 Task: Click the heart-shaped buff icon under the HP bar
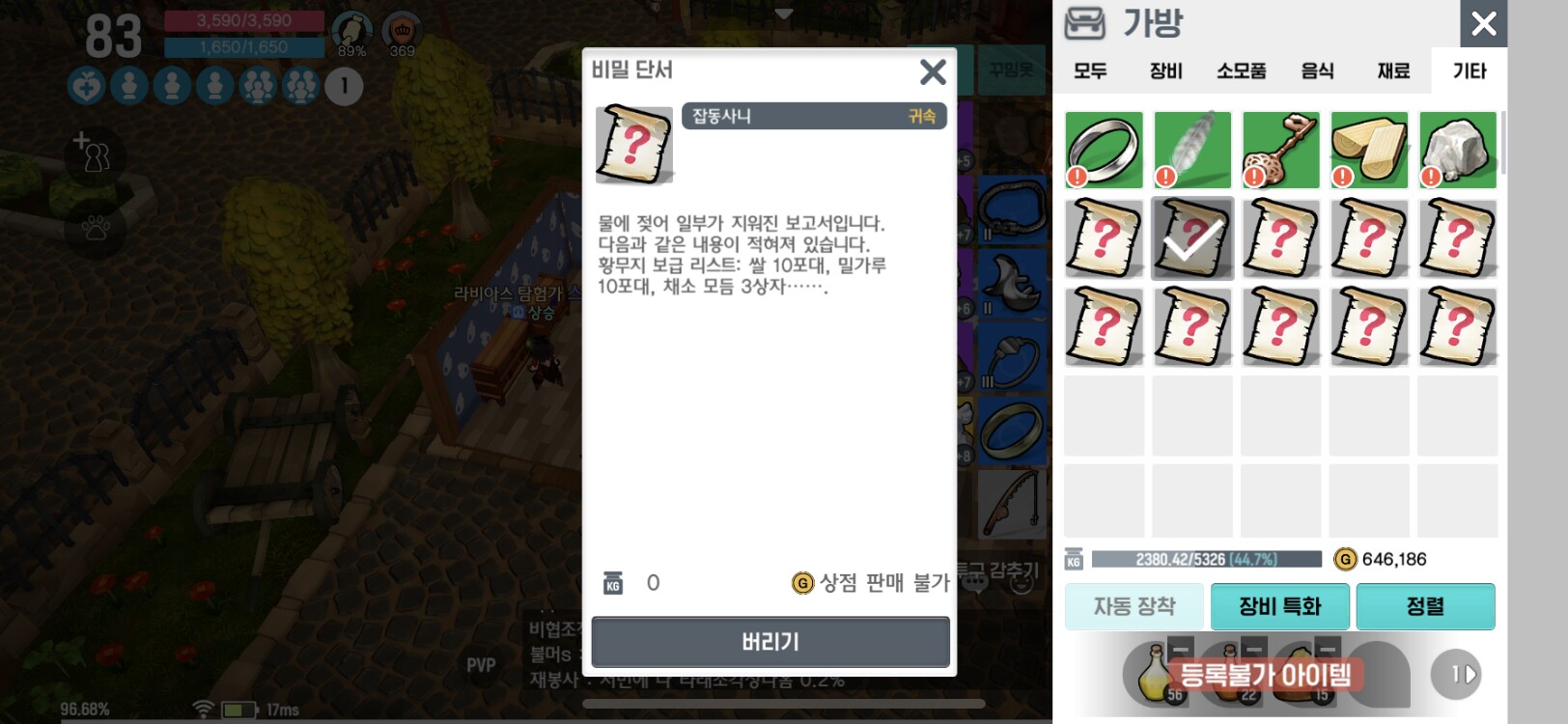coord(86,87)
